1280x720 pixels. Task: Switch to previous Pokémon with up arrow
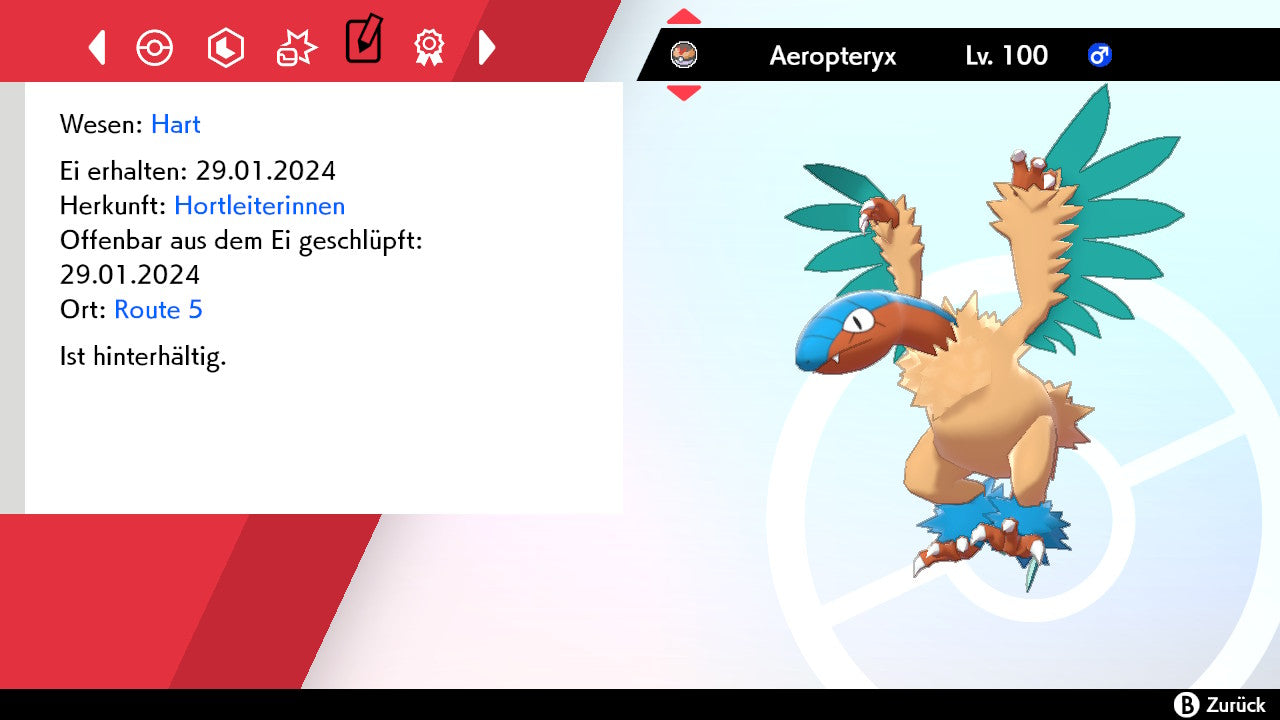[x=684, y=17]
